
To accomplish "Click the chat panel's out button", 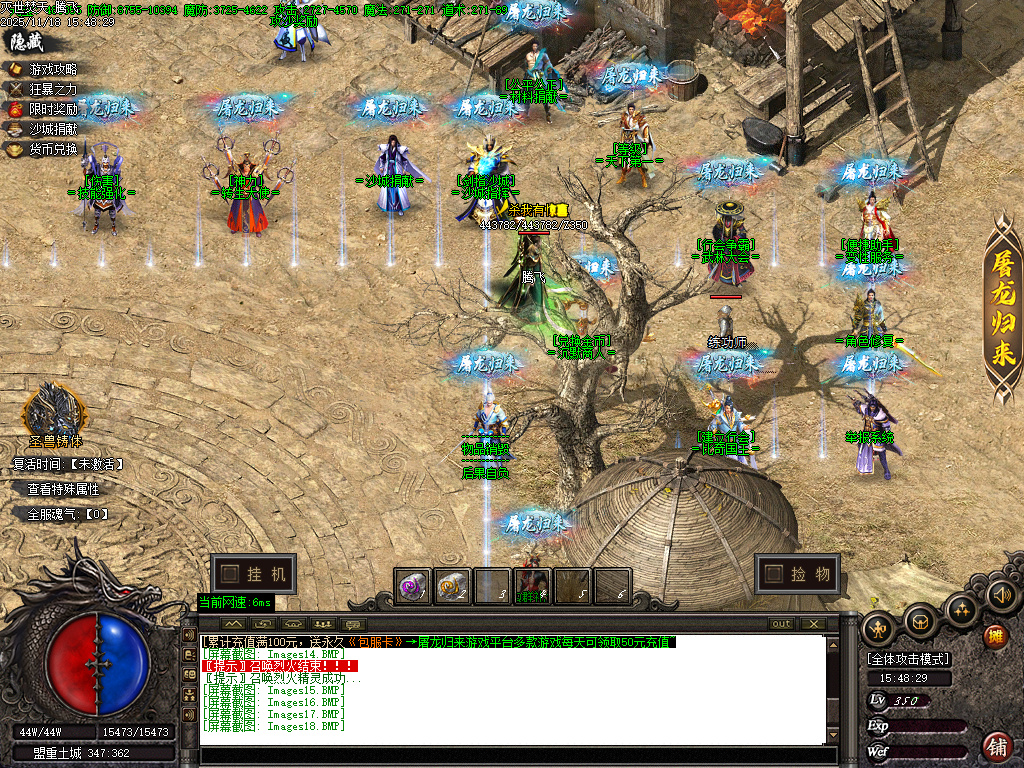I will point(781,623).
